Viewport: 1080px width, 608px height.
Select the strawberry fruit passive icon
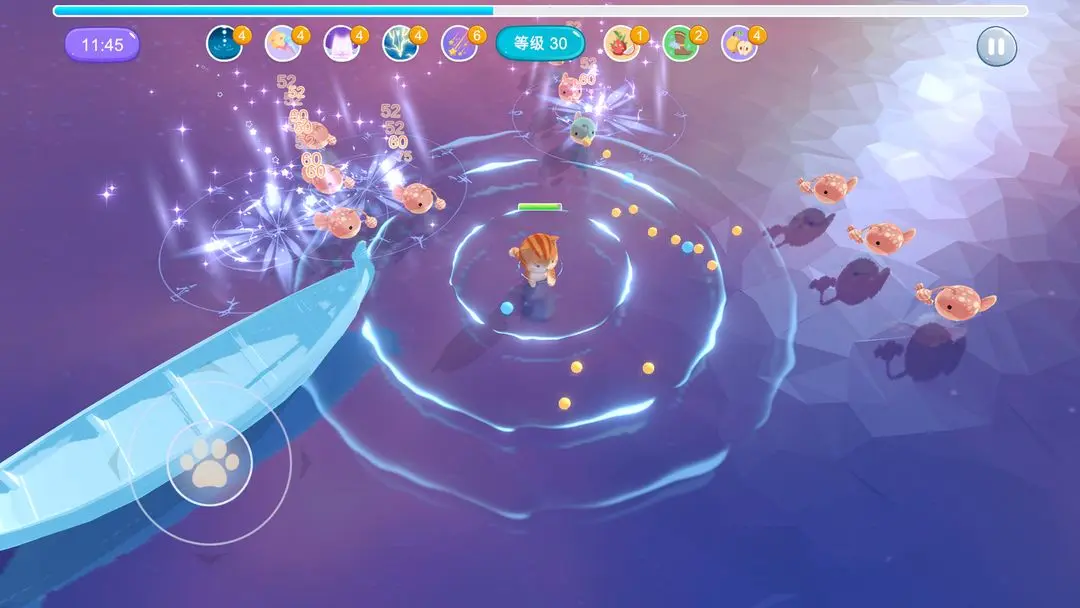622,44
